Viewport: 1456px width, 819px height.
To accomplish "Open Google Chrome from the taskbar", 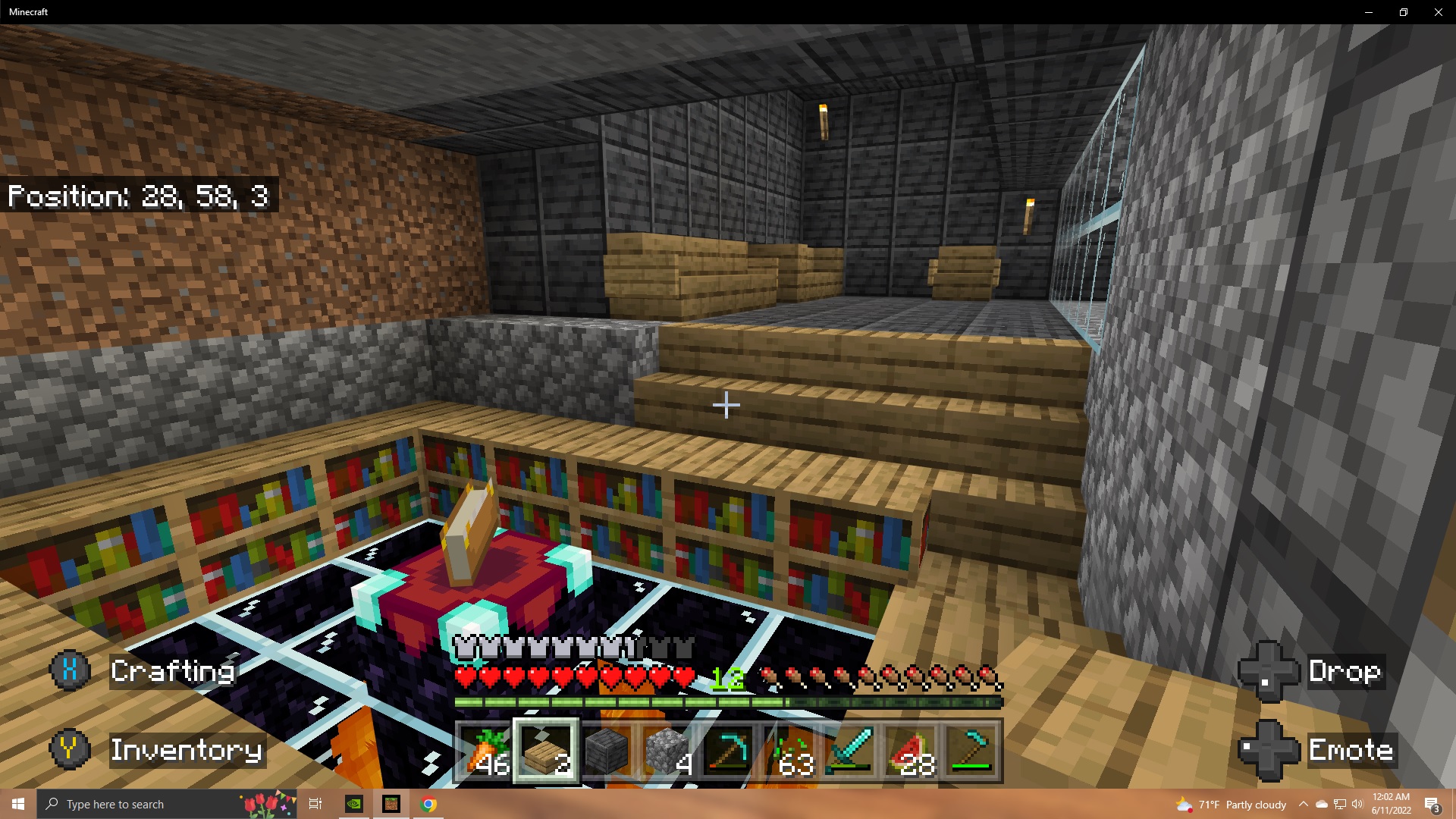I will coord(429,804).
